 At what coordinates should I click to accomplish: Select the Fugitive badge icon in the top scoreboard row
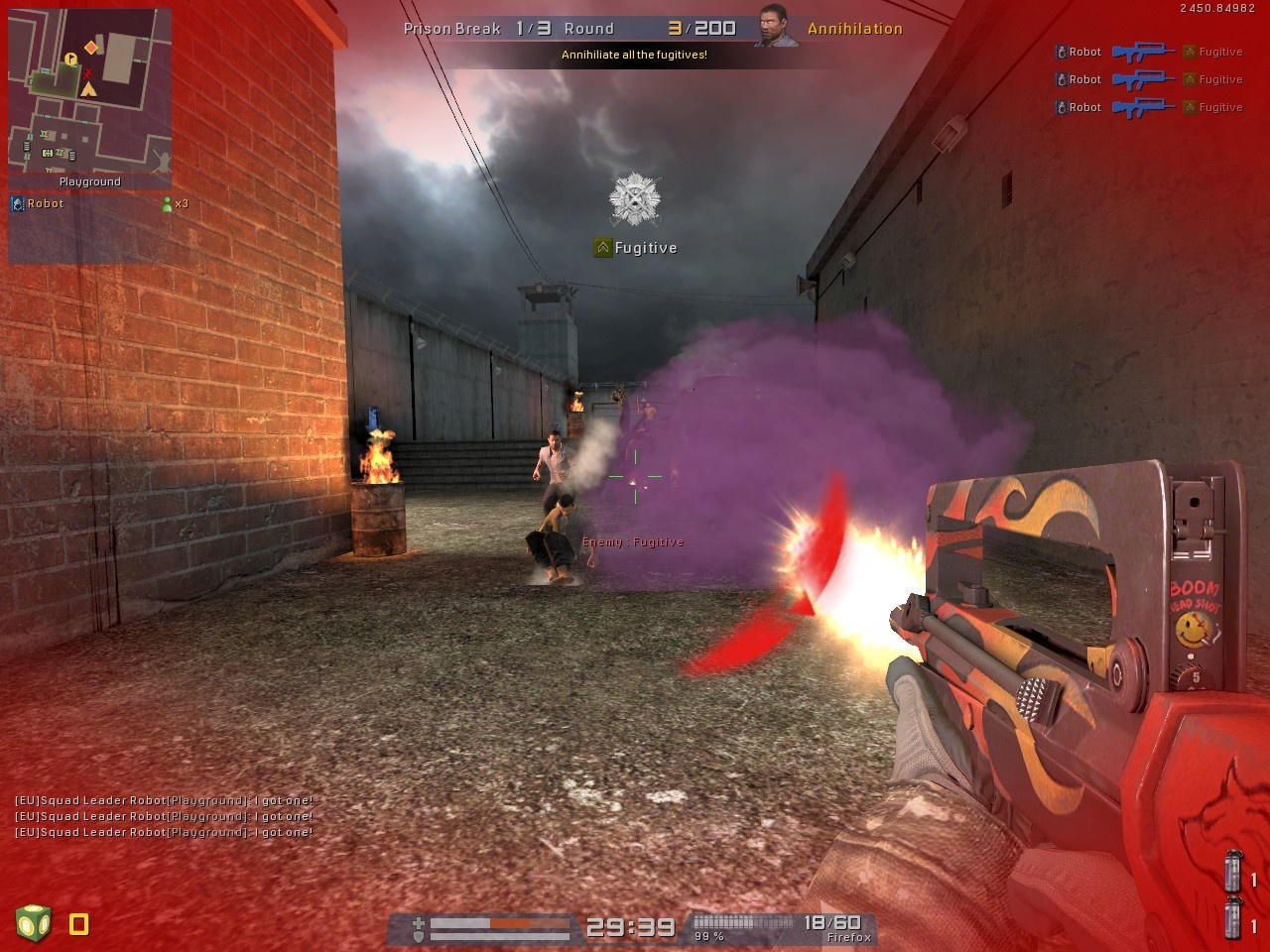point(1187,52)
